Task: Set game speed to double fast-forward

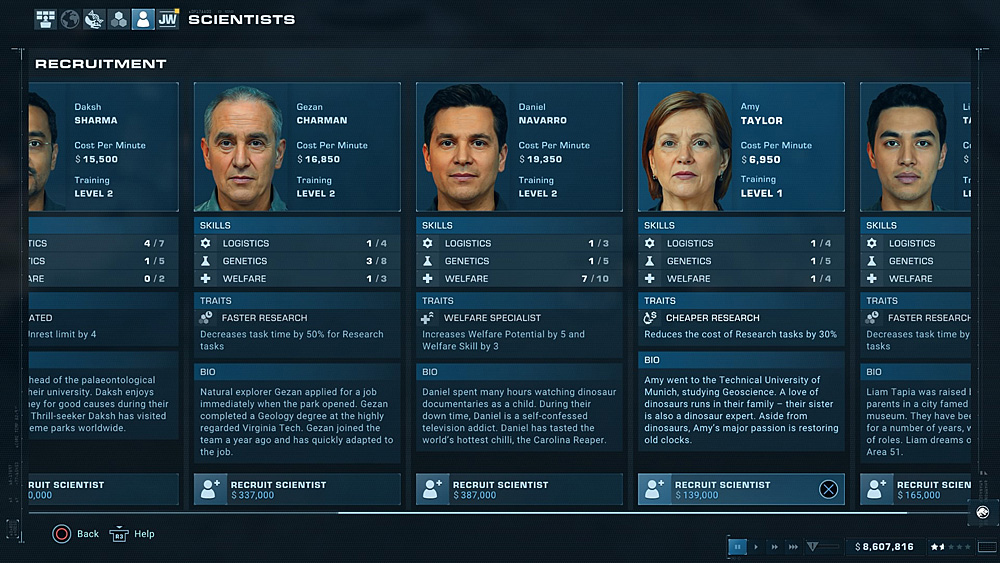Action: point(773,547)
